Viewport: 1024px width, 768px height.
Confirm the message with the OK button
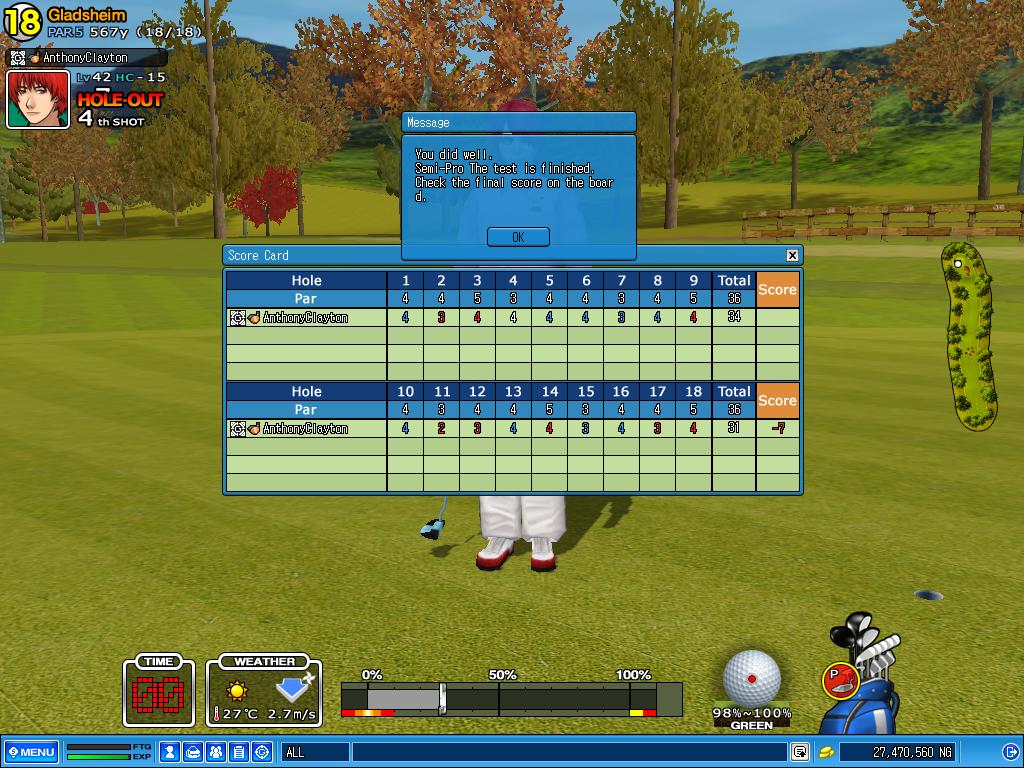tap(518, 237)
